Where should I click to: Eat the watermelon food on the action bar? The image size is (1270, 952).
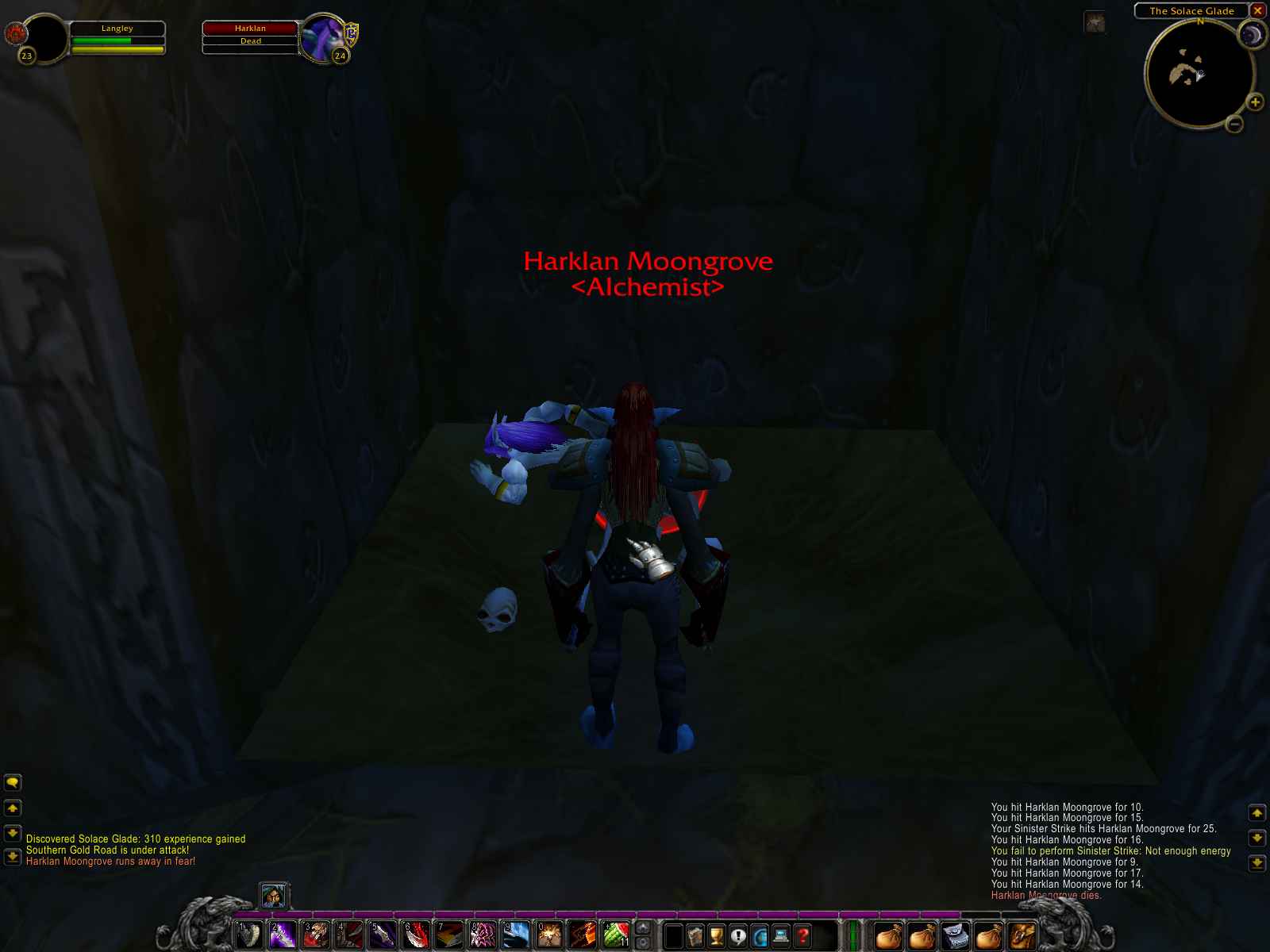tap(617, 935)
